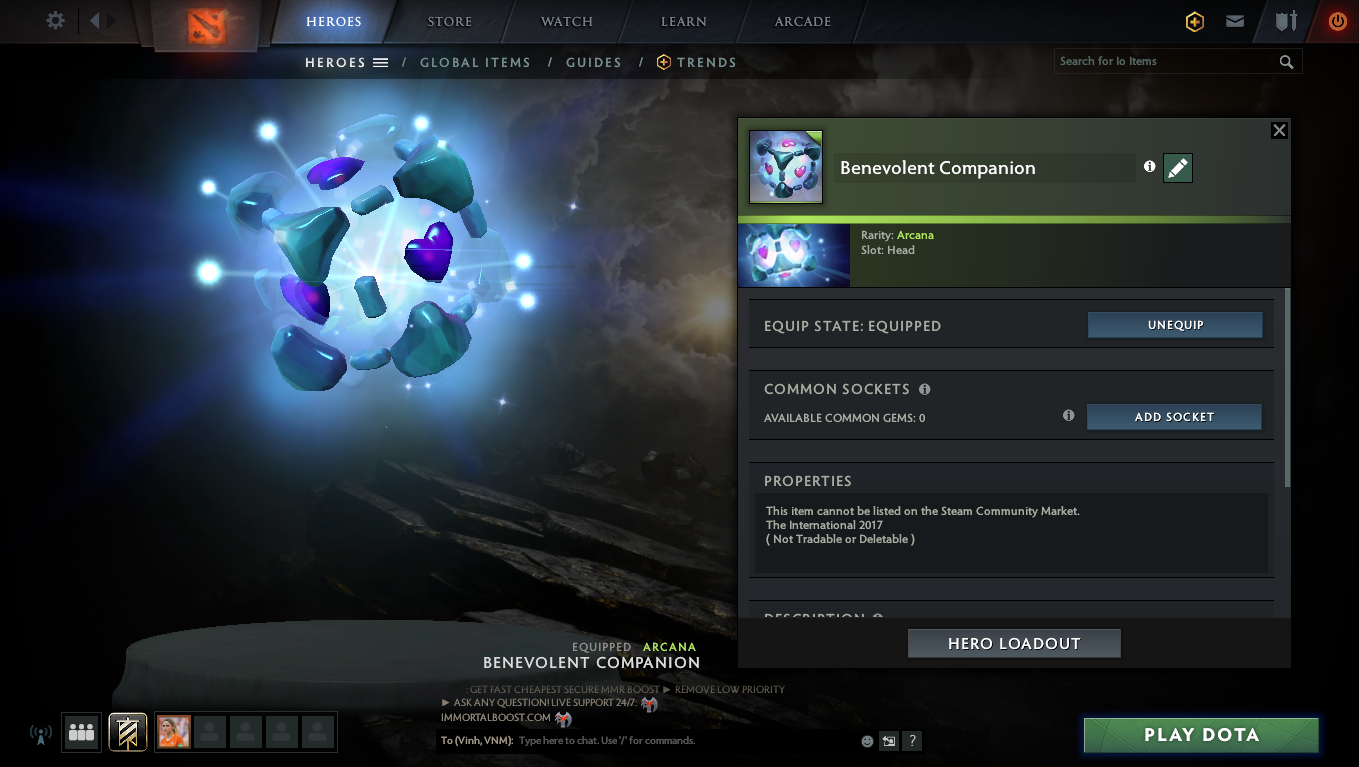
Task: Open the emoticon picker in chat
Action: click(x=865, y=740)
